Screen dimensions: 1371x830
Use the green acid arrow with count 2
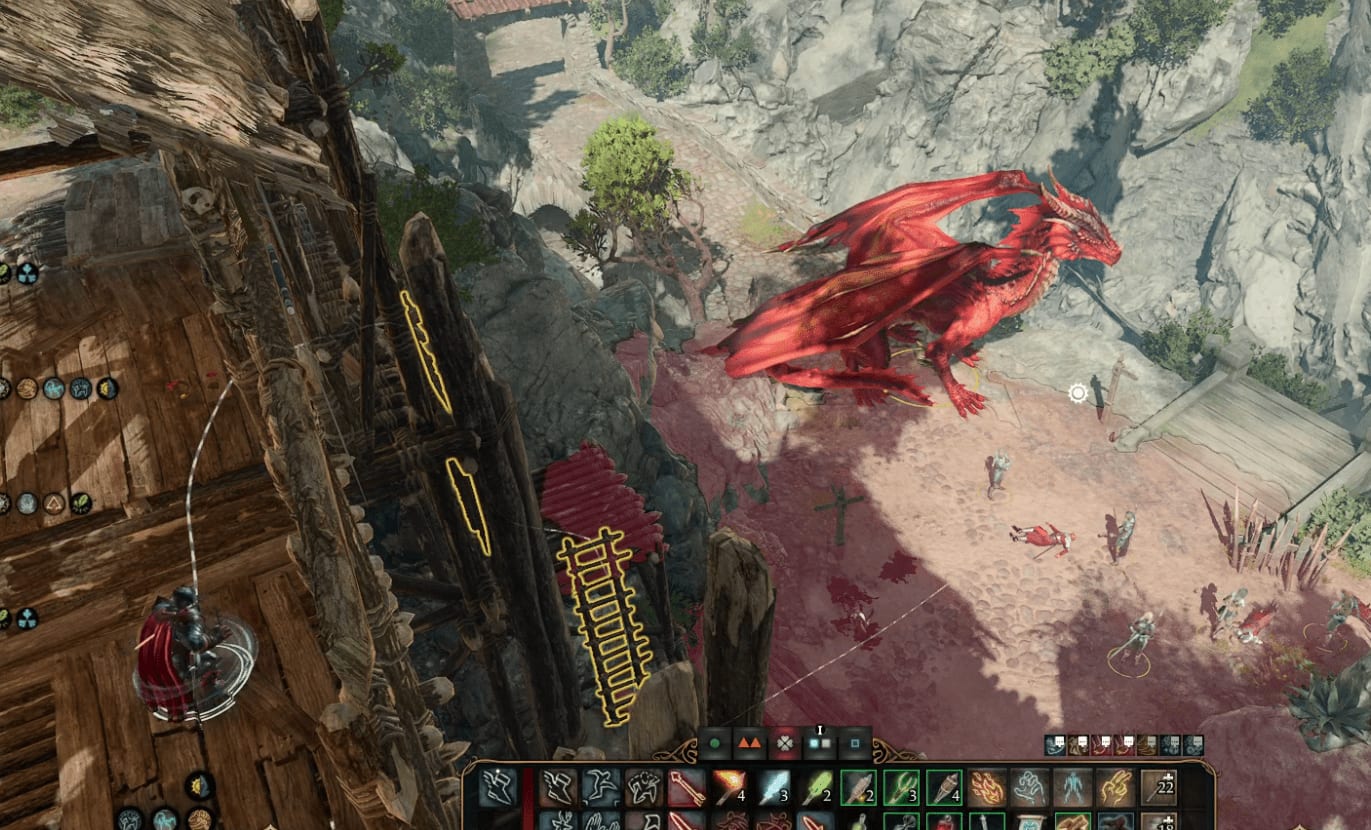click(x=816, y=788)
